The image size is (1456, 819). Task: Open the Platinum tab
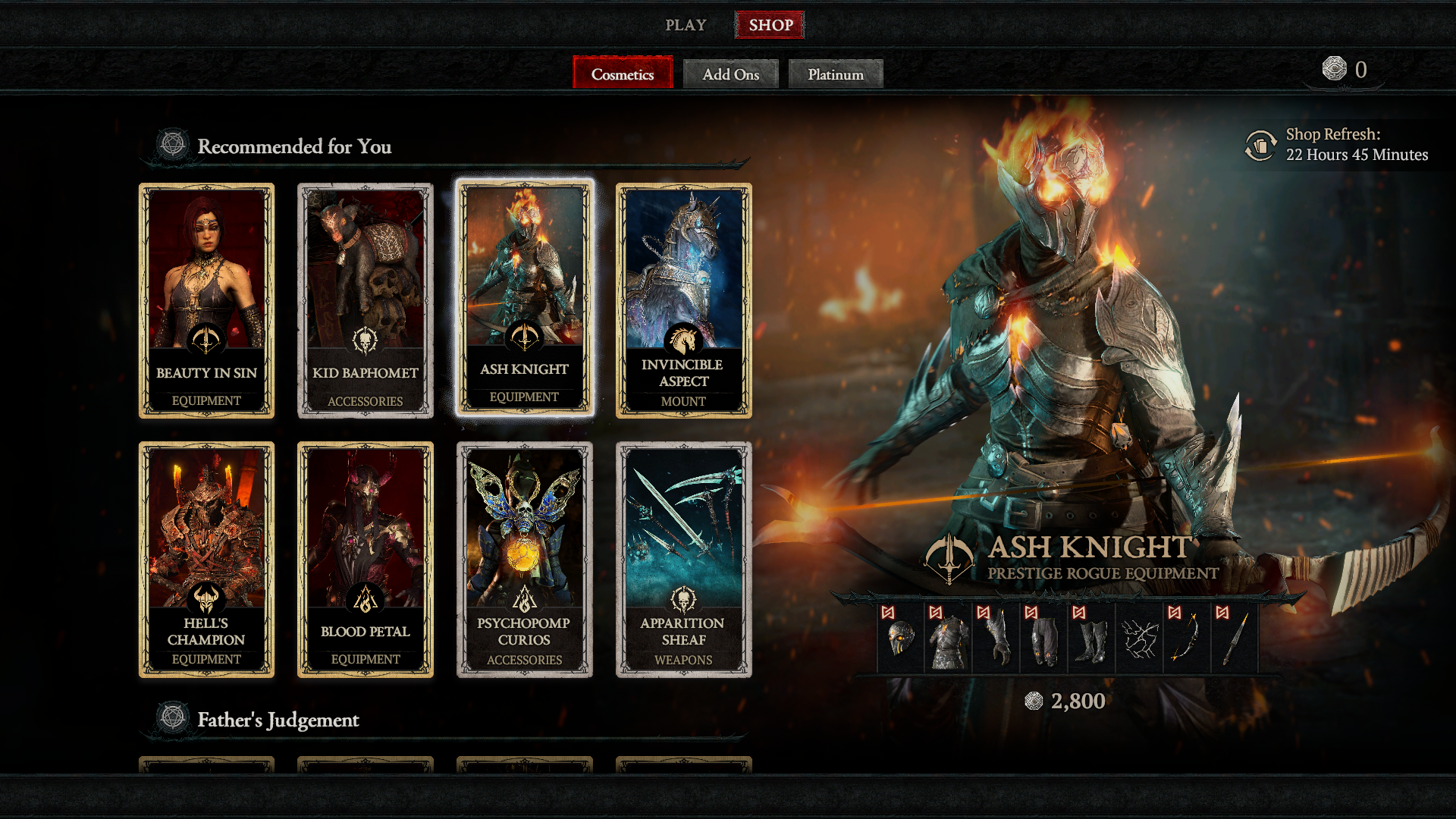click(835, 74)
